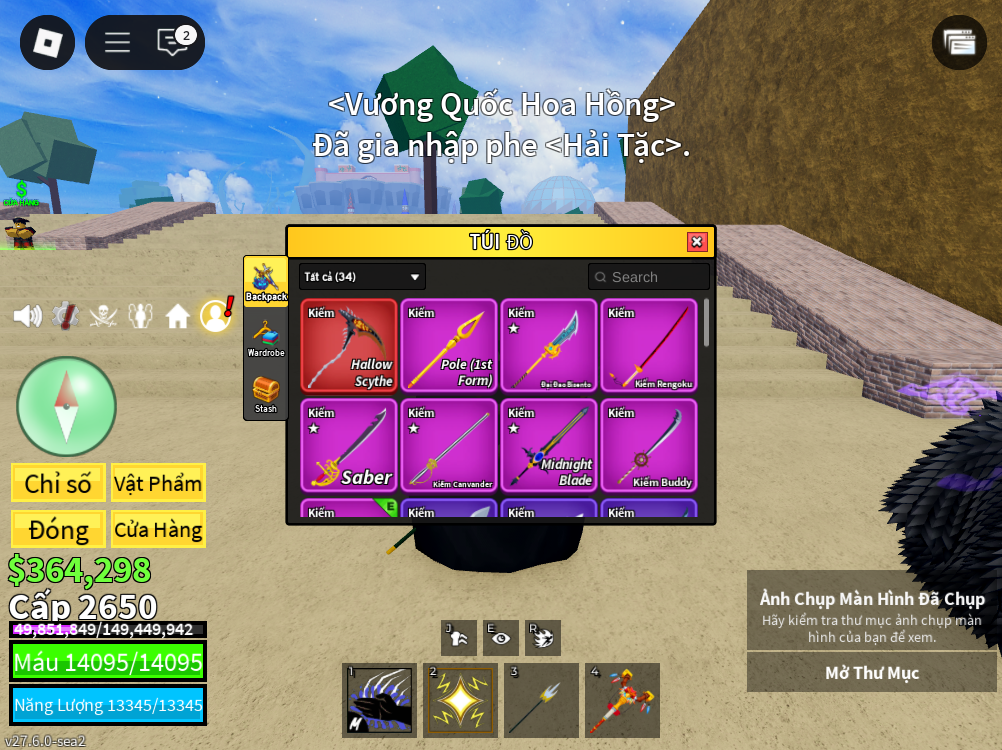This screenshot has width=1002, height=750.
Task: Click the inventory Search field
Action: 650,277
